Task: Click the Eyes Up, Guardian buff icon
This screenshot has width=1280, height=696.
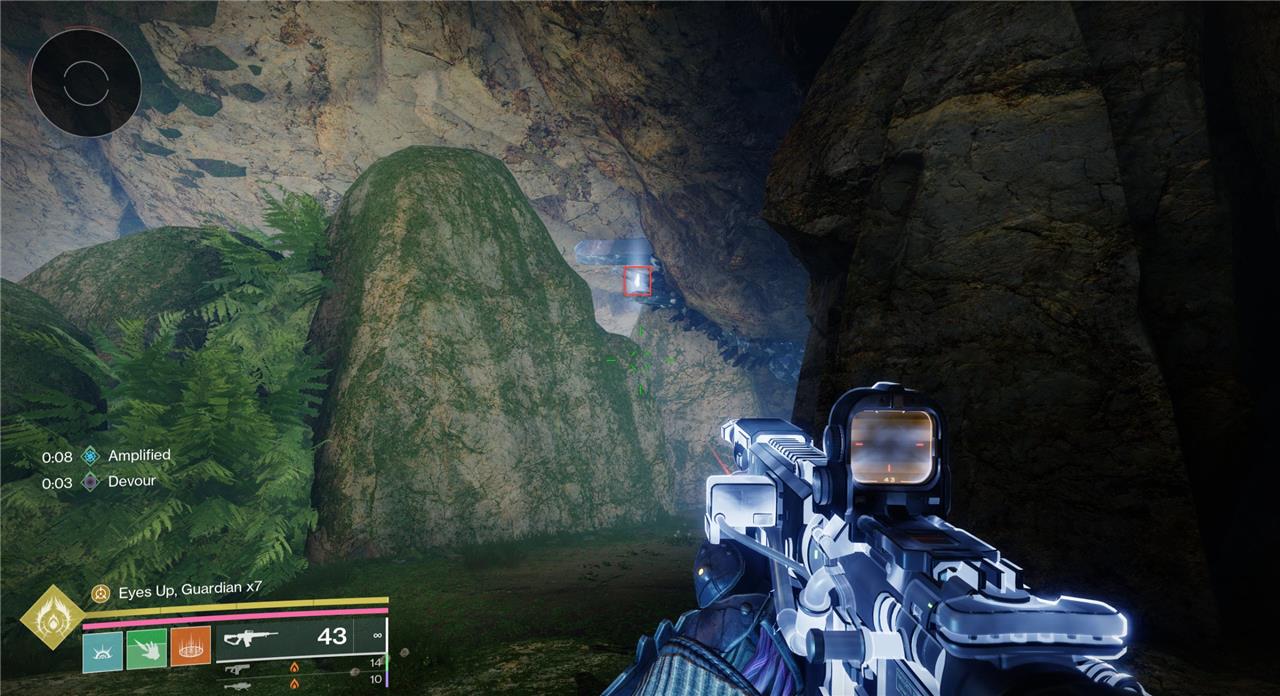Action: pyautogui.click(x=100, y=593)
